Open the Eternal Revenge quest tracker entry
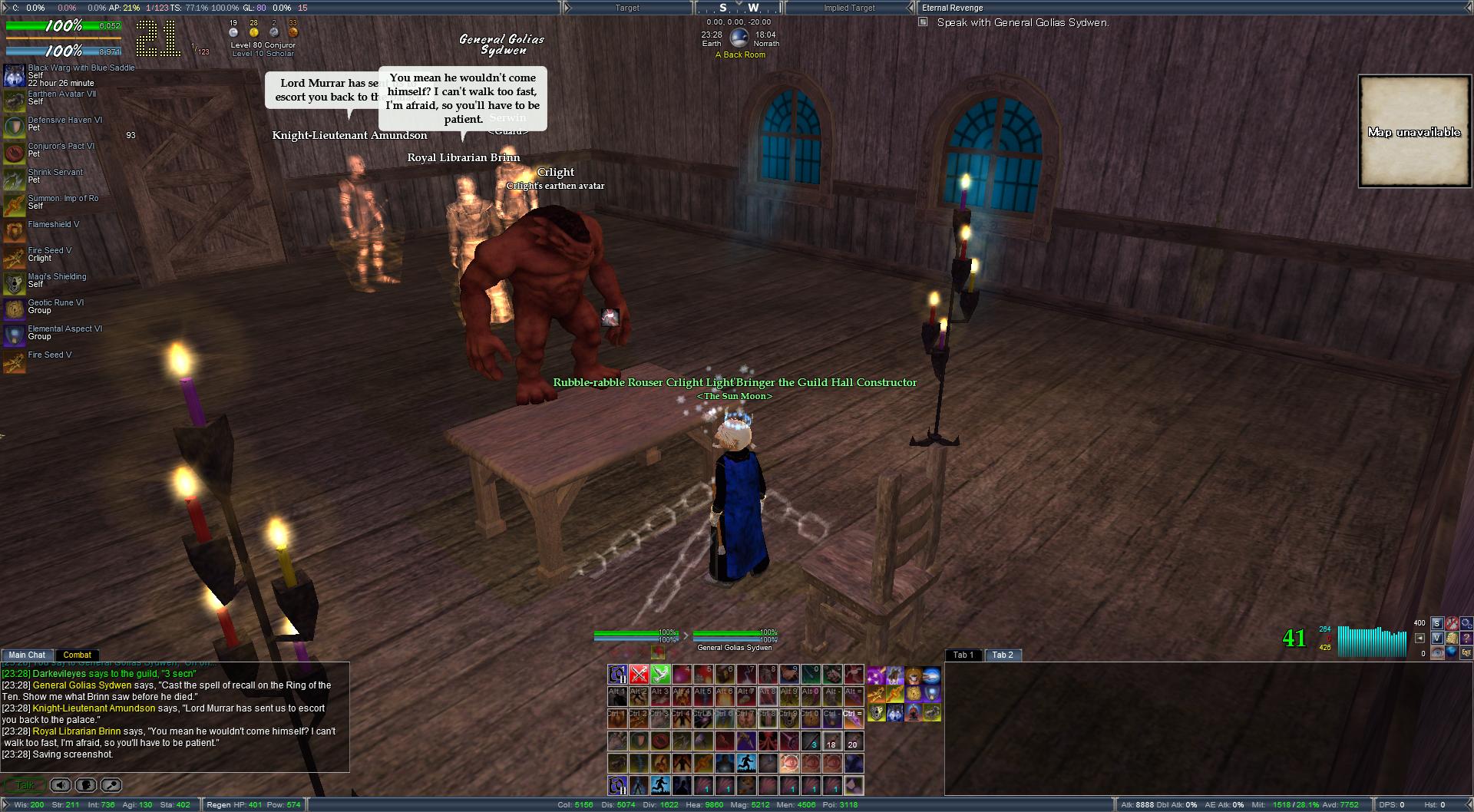The height and width of the screenshot is (812, 1474). [x=952, y=8]
